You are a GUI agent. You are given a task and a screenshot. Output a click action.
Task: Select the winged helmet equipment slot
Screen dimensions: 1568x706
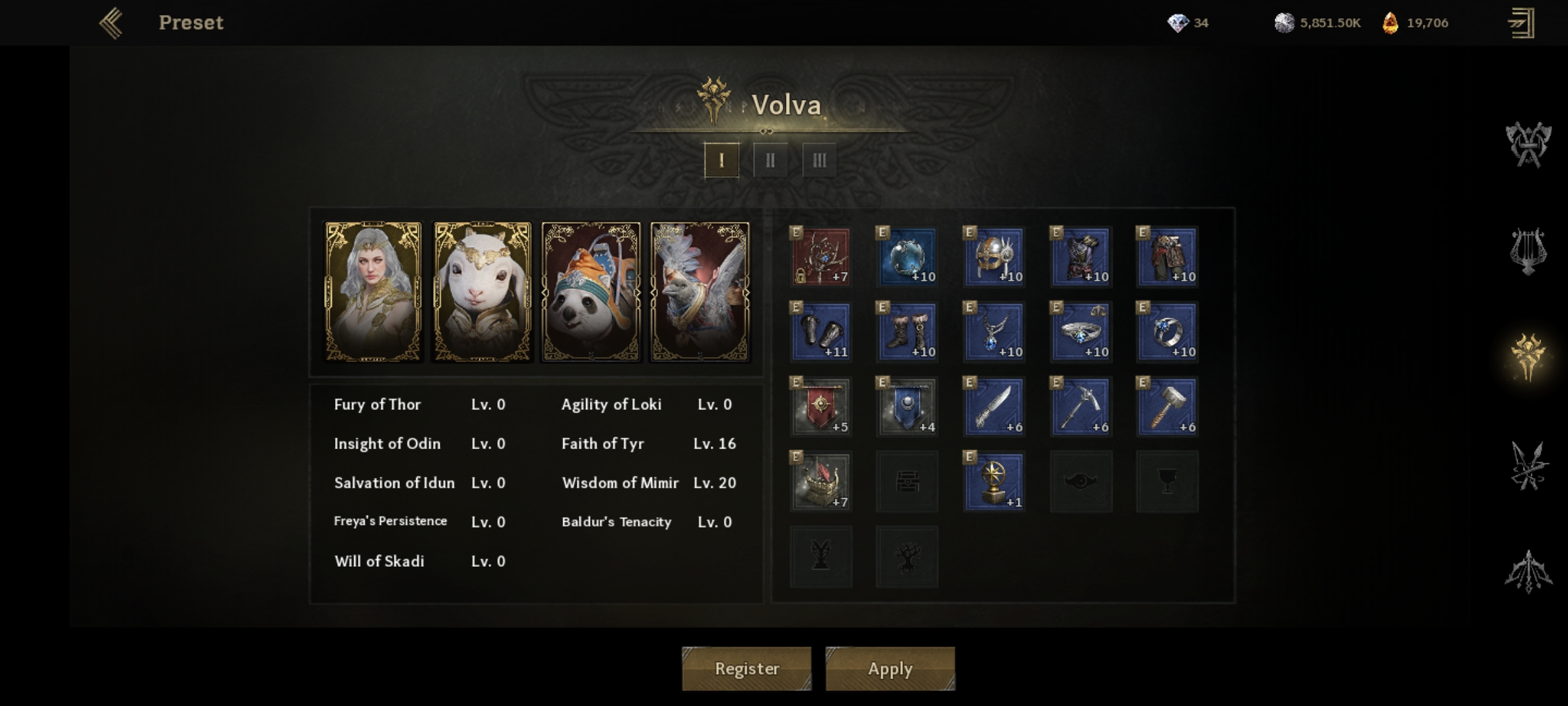click(994, 257)
